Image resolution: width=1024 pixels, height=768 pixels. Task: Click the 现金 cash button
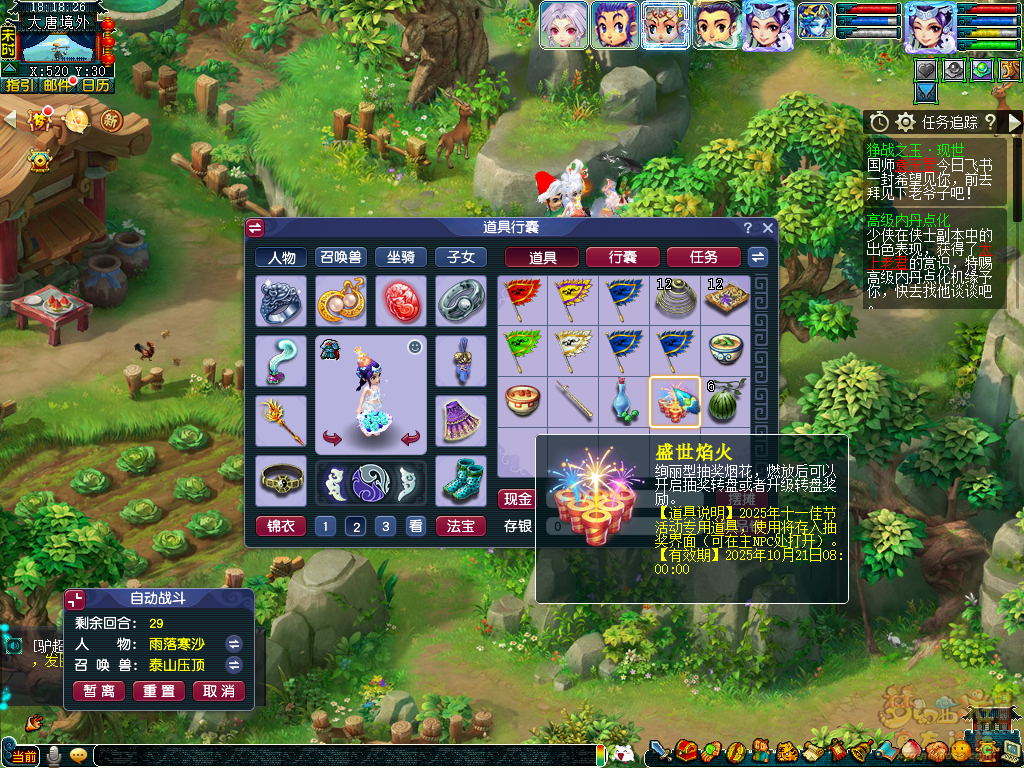(x=517, y=499)
